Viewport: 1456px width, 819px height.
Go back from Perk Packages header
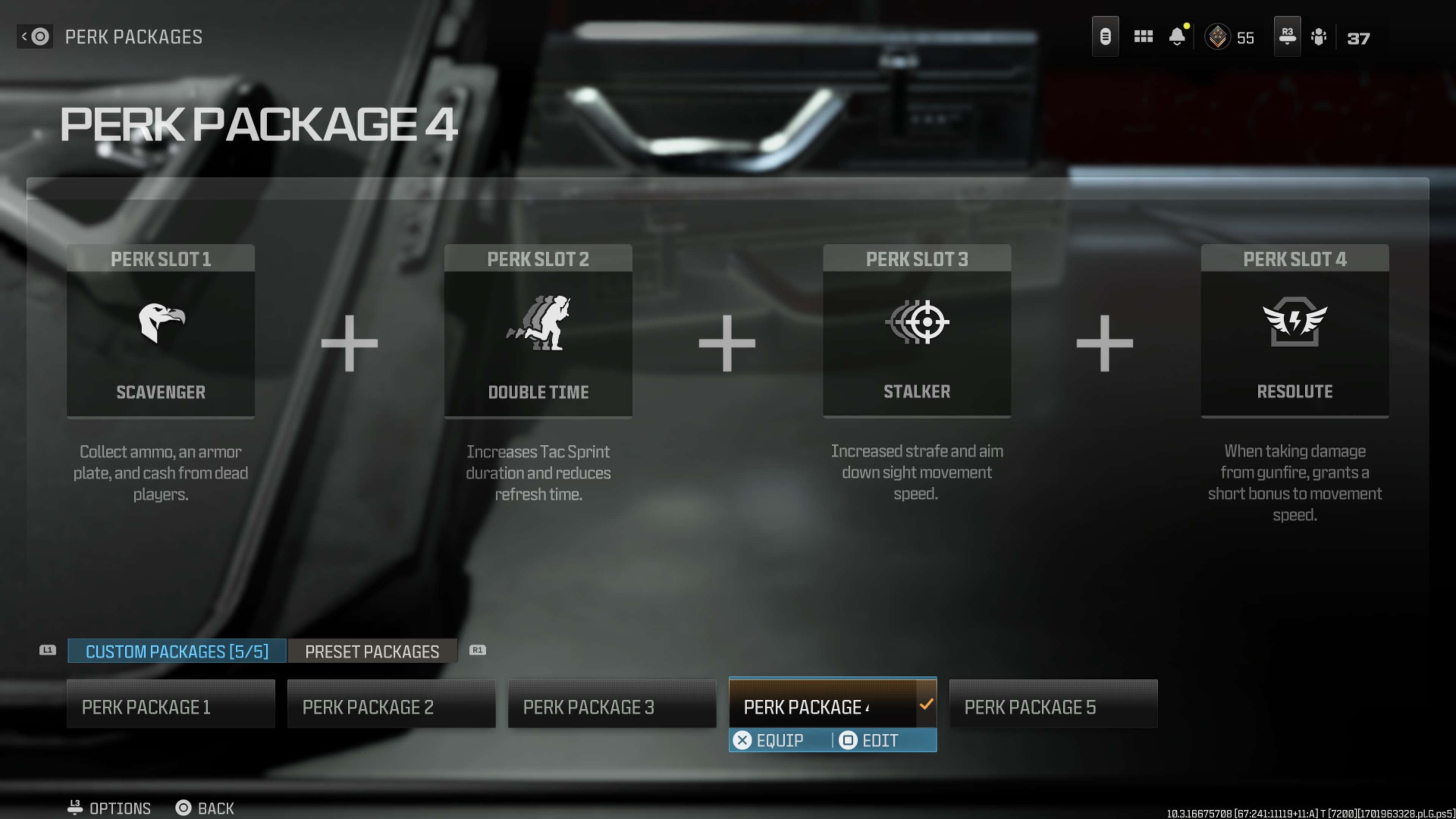(35, 37)
